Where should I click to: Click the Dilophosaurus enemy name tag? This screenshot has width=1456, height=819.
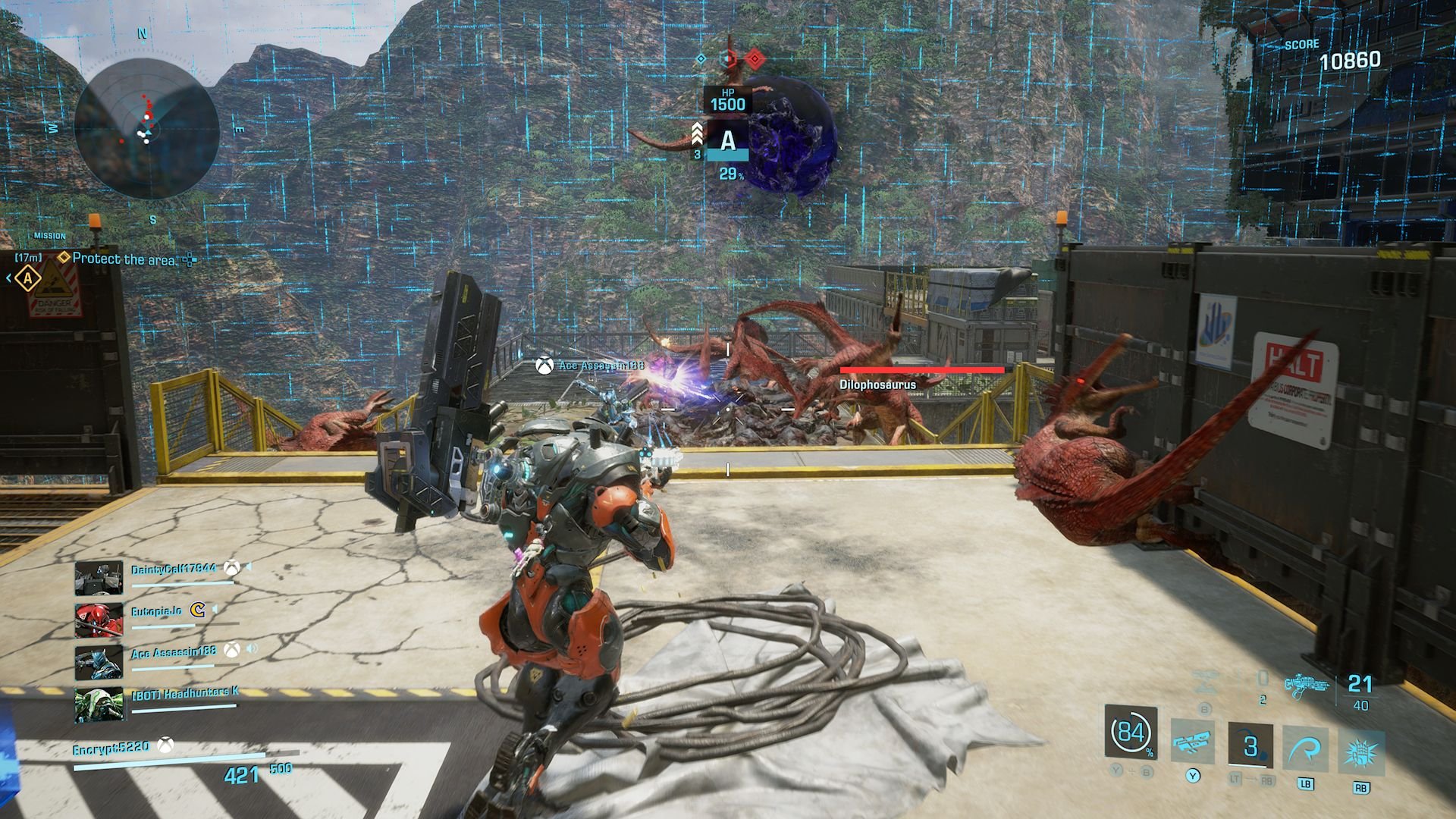coord(877,385)
